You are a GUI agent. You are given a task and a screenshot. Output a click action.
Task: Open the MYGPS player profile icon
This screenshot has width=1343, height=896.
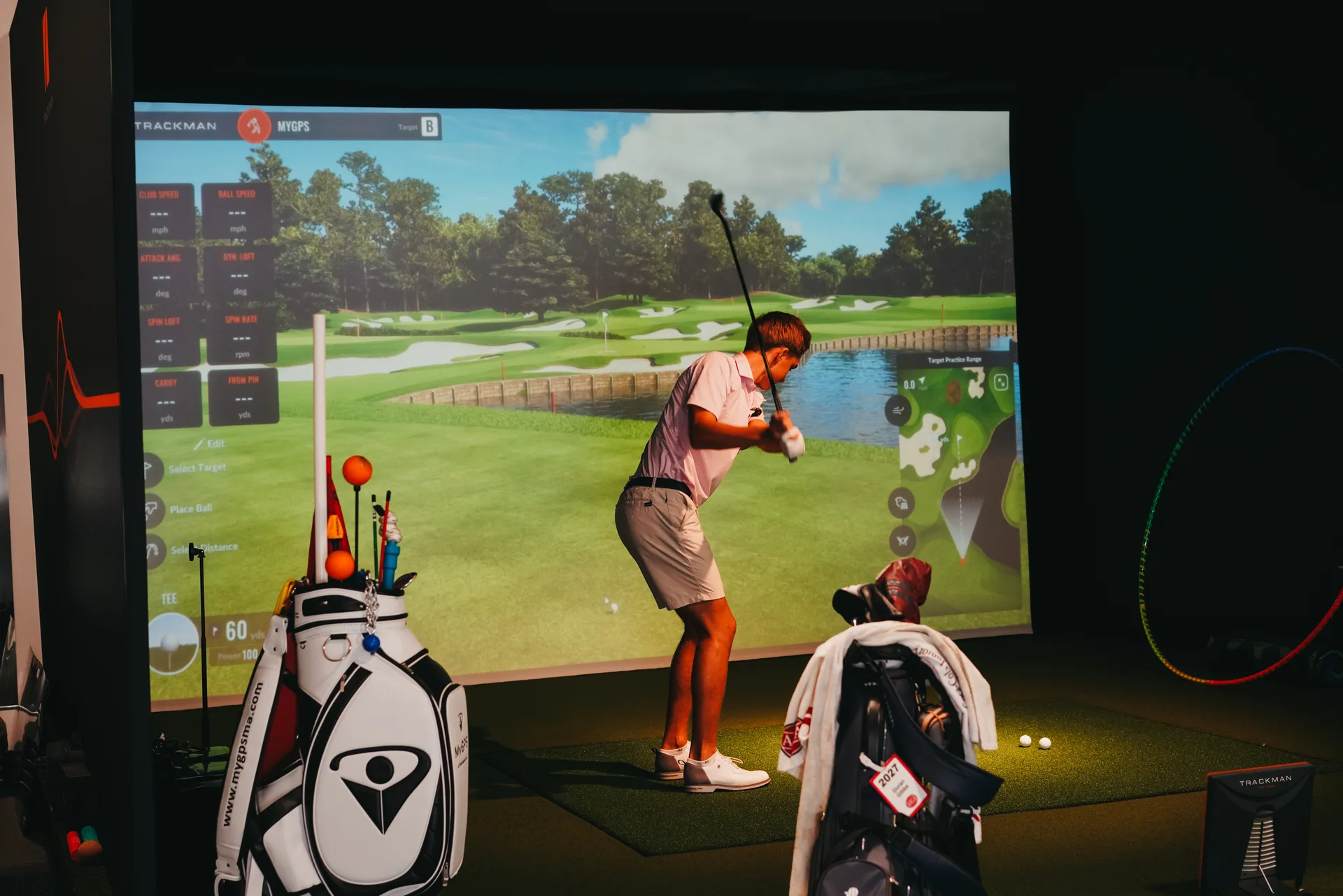tap(253, 127)
